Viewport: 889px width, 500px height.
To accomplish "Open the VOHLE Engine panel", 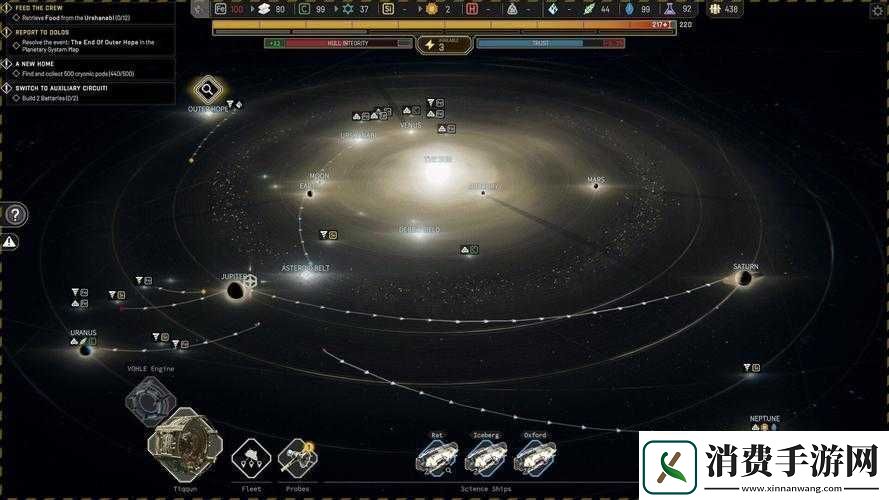I will [x=150, y=400].
